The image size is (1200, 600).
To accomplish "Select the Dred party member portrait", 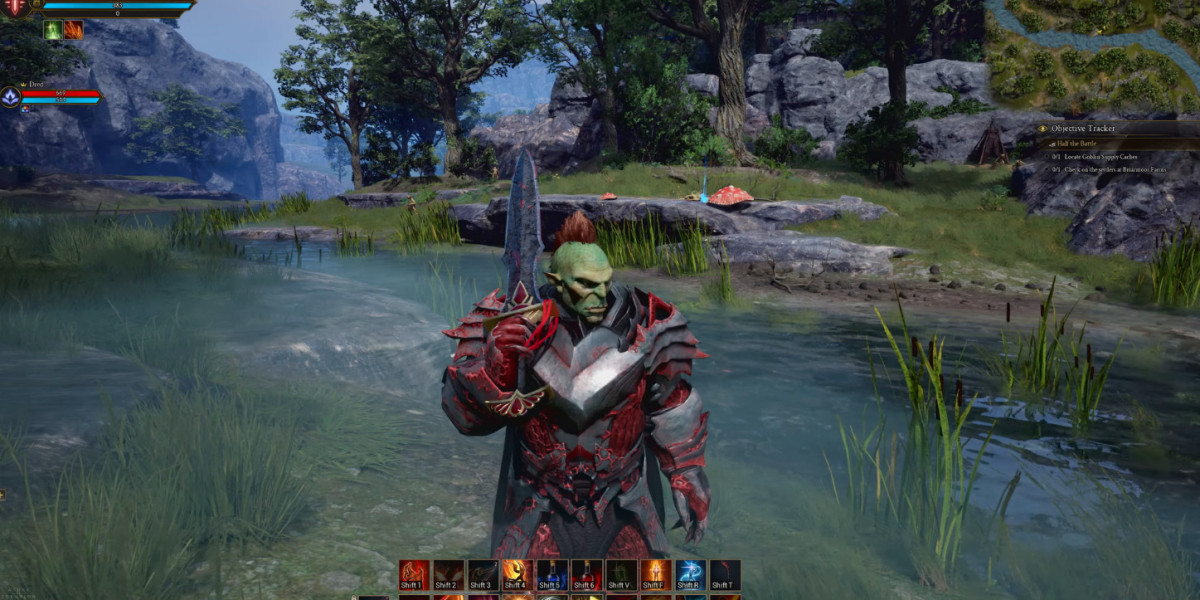I will click(x=11, y=96).
